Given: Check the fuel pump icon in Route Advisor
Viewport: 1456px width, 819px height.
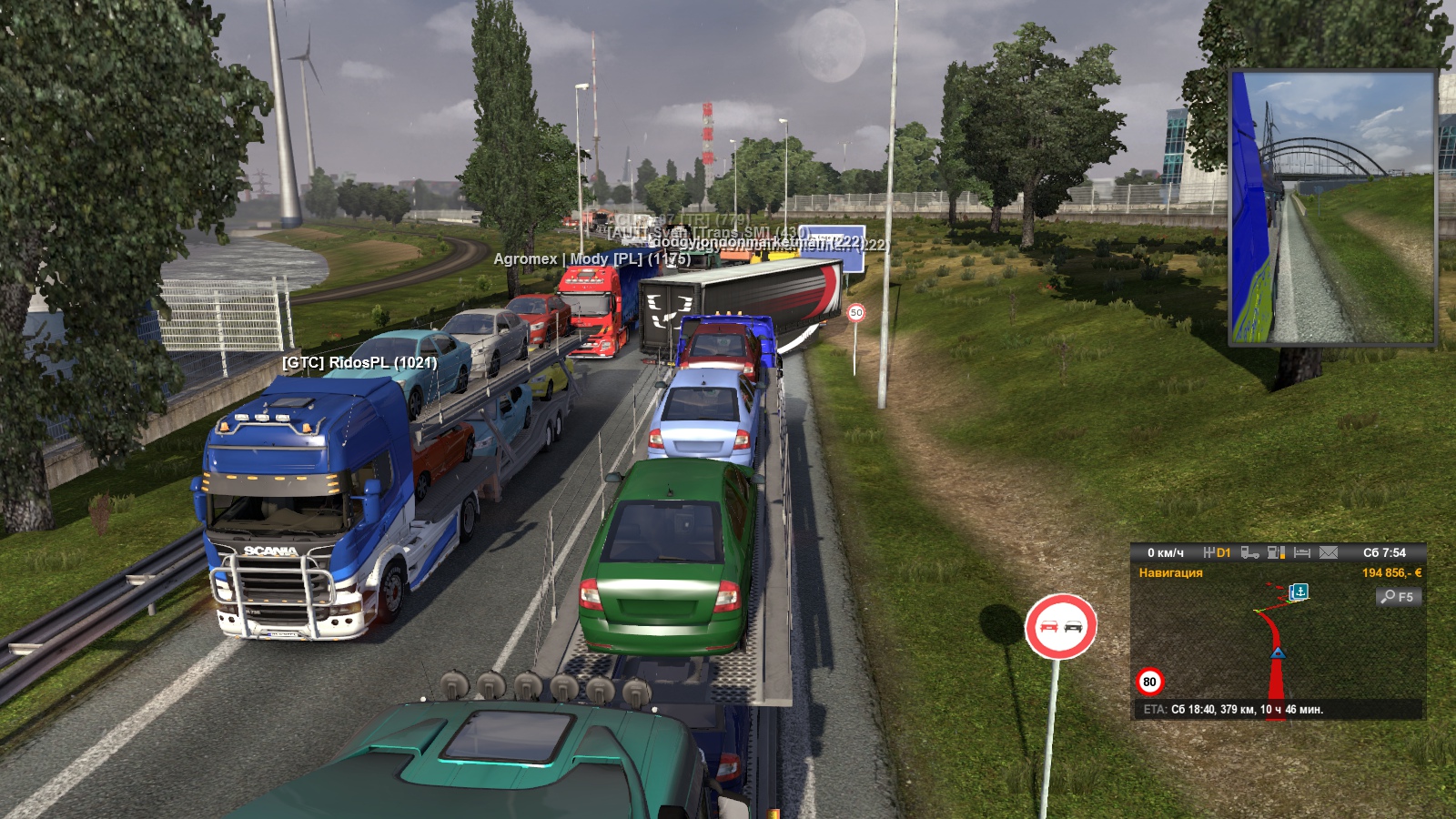Looking at the screenshot, I should coord(1276,552).
